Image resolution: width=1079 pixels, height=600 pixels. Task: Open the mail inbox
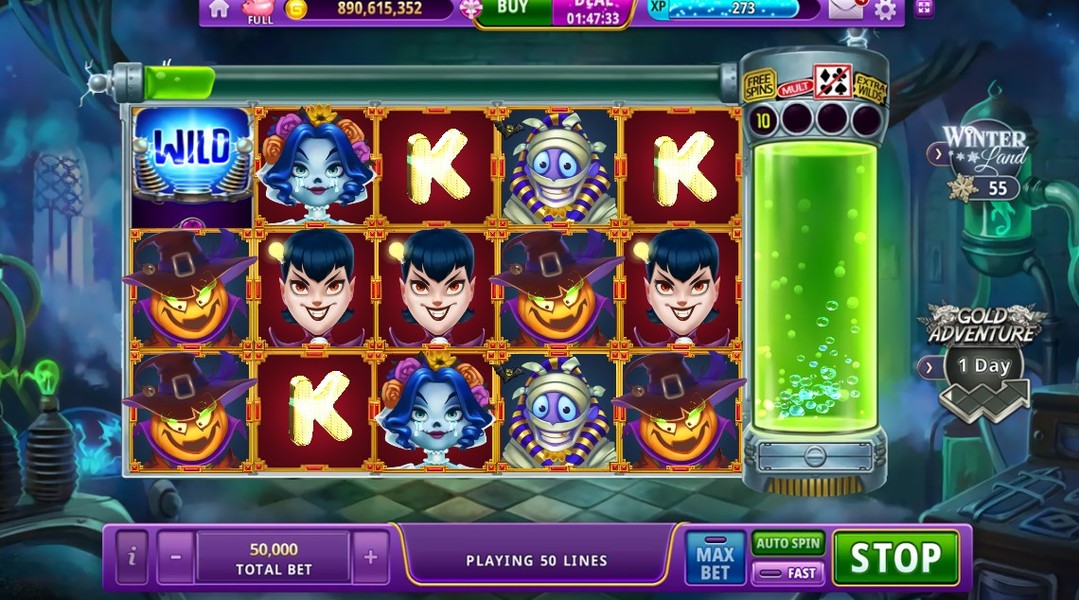click(846, 10)
